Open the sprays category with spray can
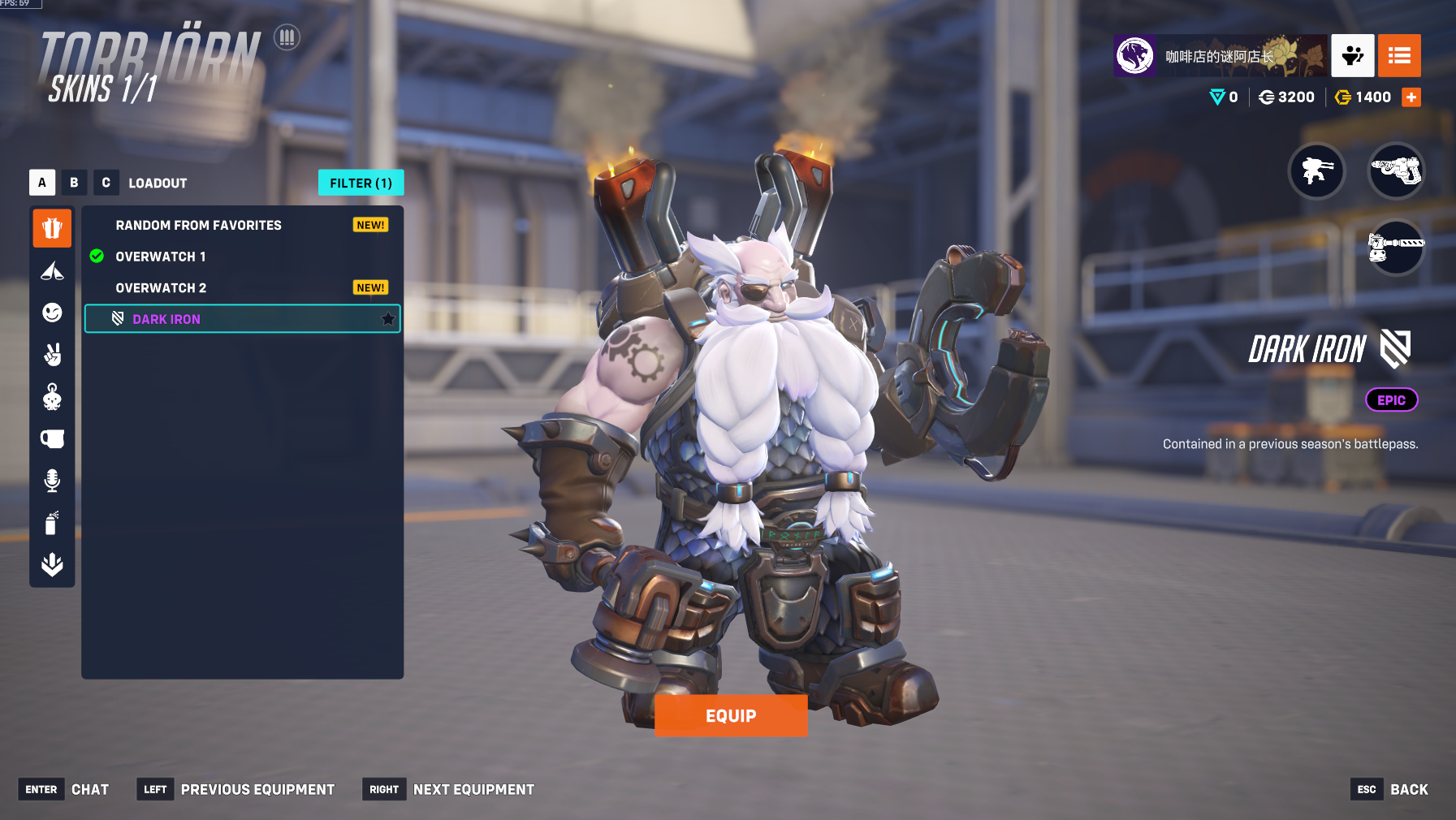The image size is (1456, 820). (x=52, y=523)
